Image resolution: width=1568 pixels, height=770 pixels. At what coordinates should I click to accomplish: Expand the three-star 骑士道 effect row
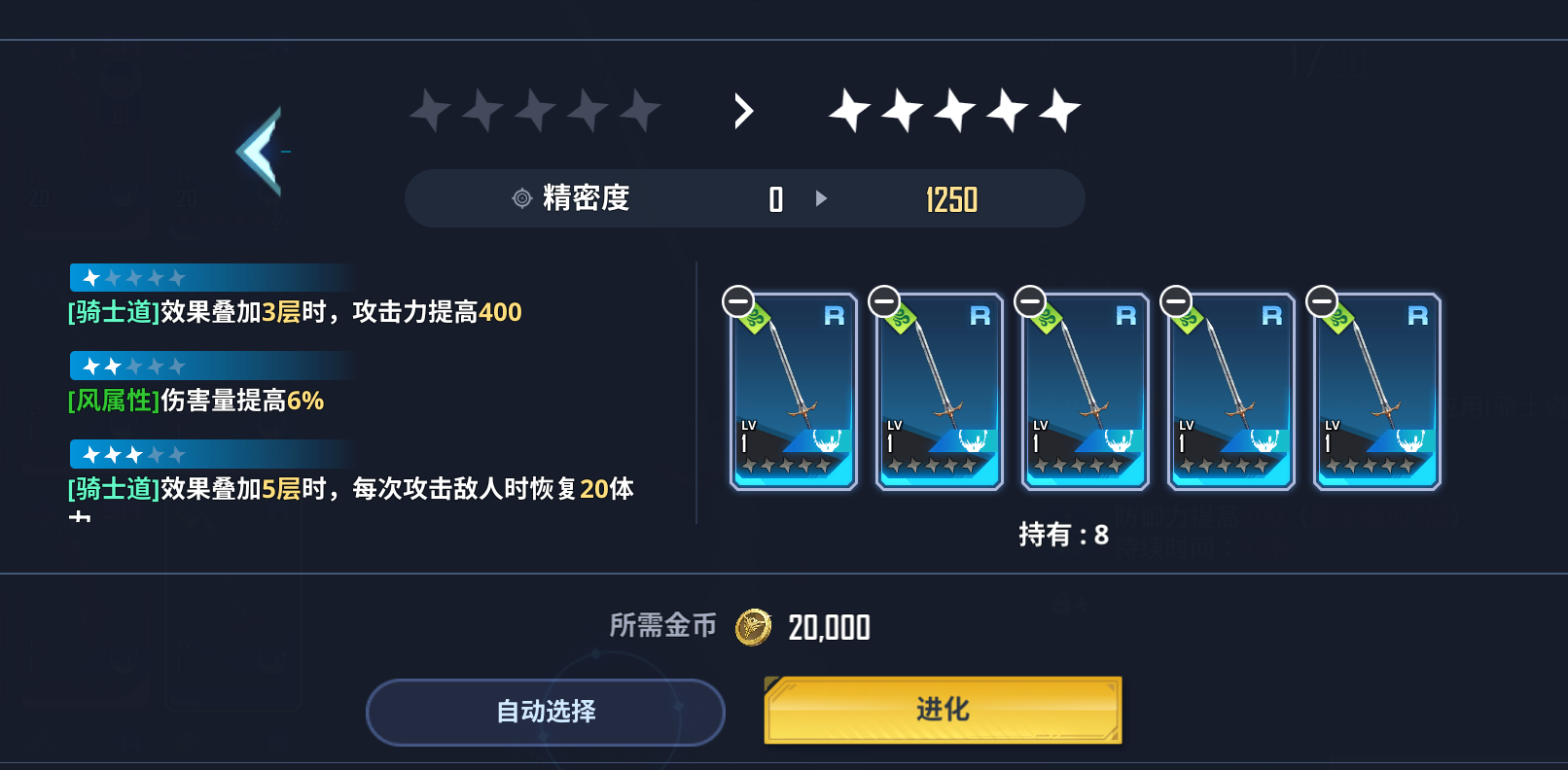point(211,453)
